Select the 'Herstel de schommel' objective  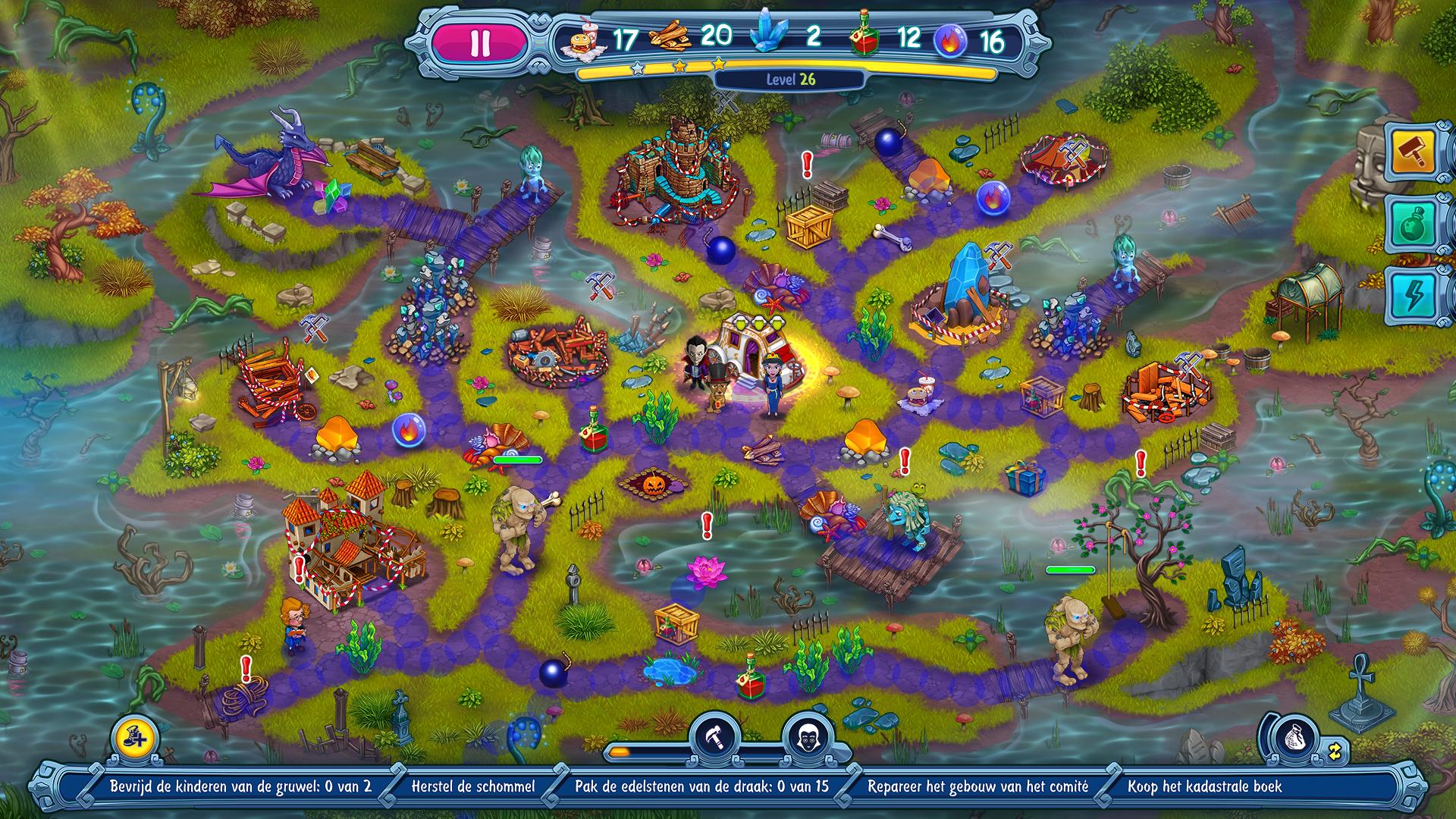click(472, 786)
